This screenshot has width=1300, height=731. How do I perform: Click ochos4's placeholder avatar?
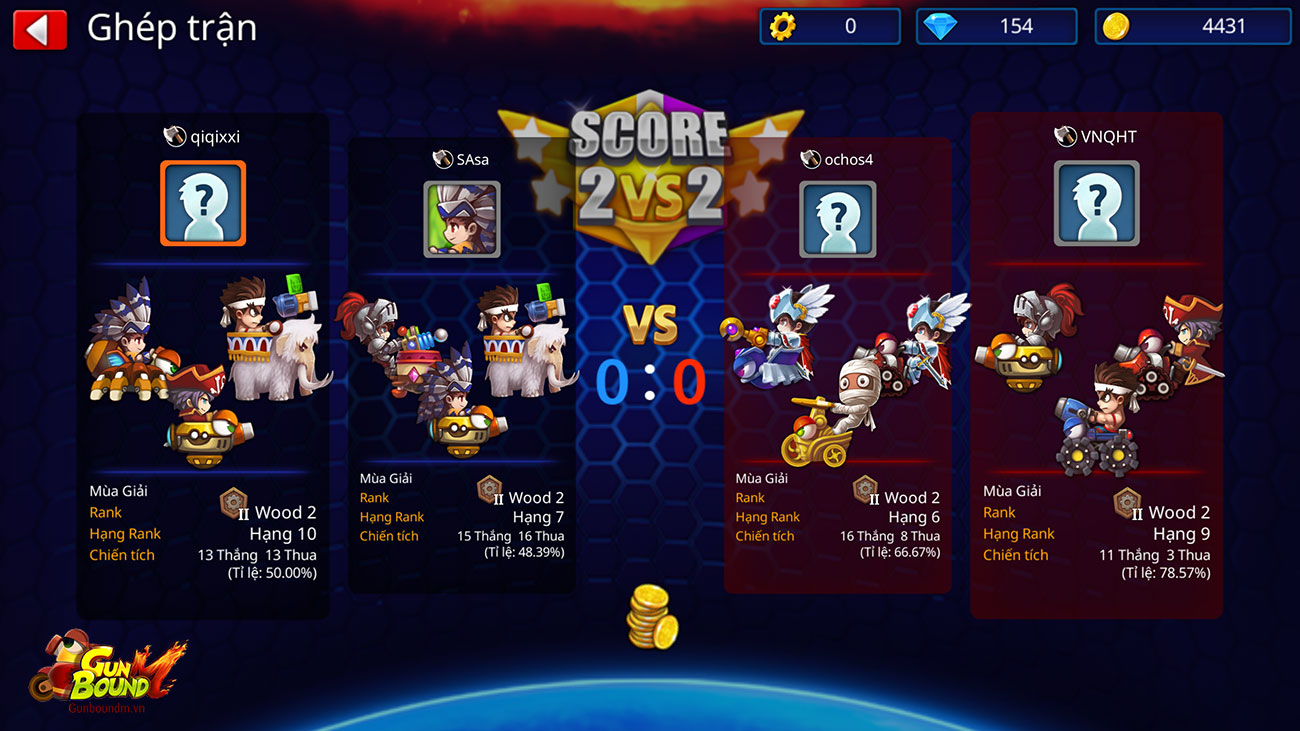point(837,220)
